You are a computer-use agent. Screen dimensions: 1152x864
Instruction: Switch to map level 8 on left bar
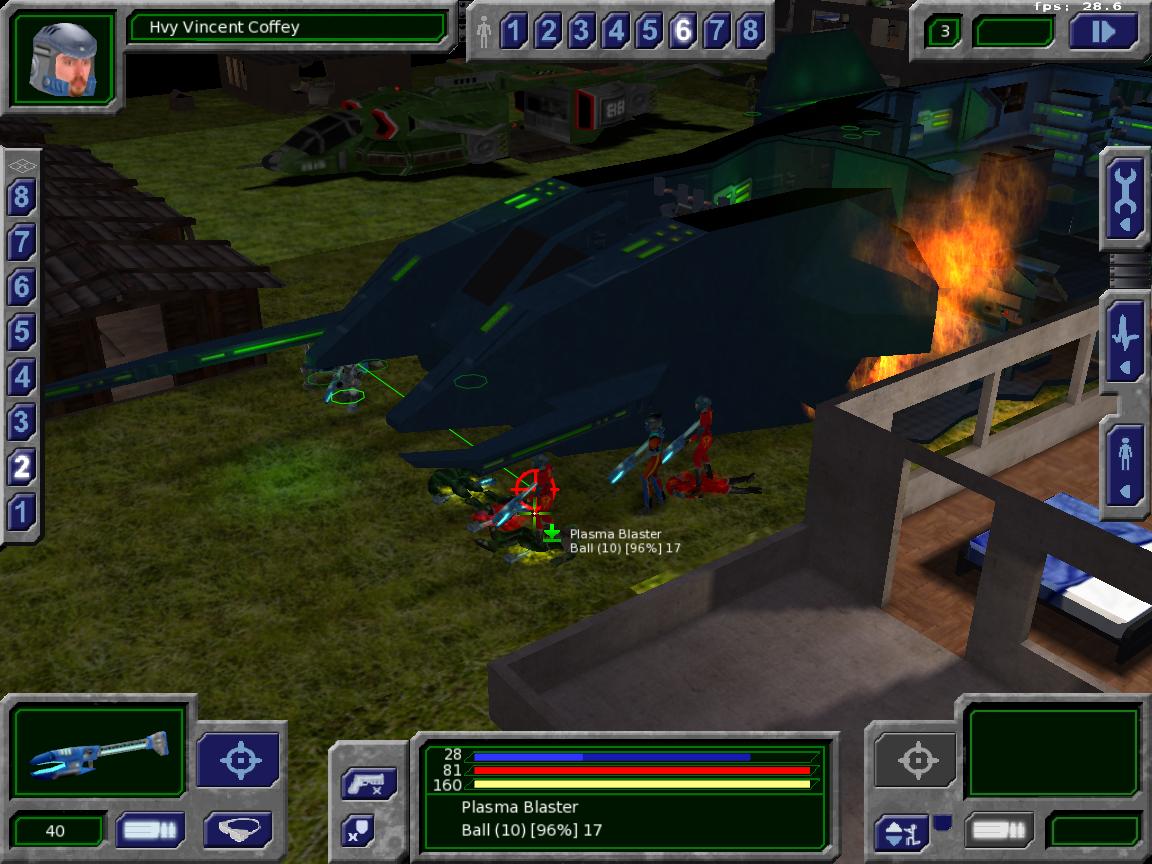pyautogui.click(x=21, y=197)
